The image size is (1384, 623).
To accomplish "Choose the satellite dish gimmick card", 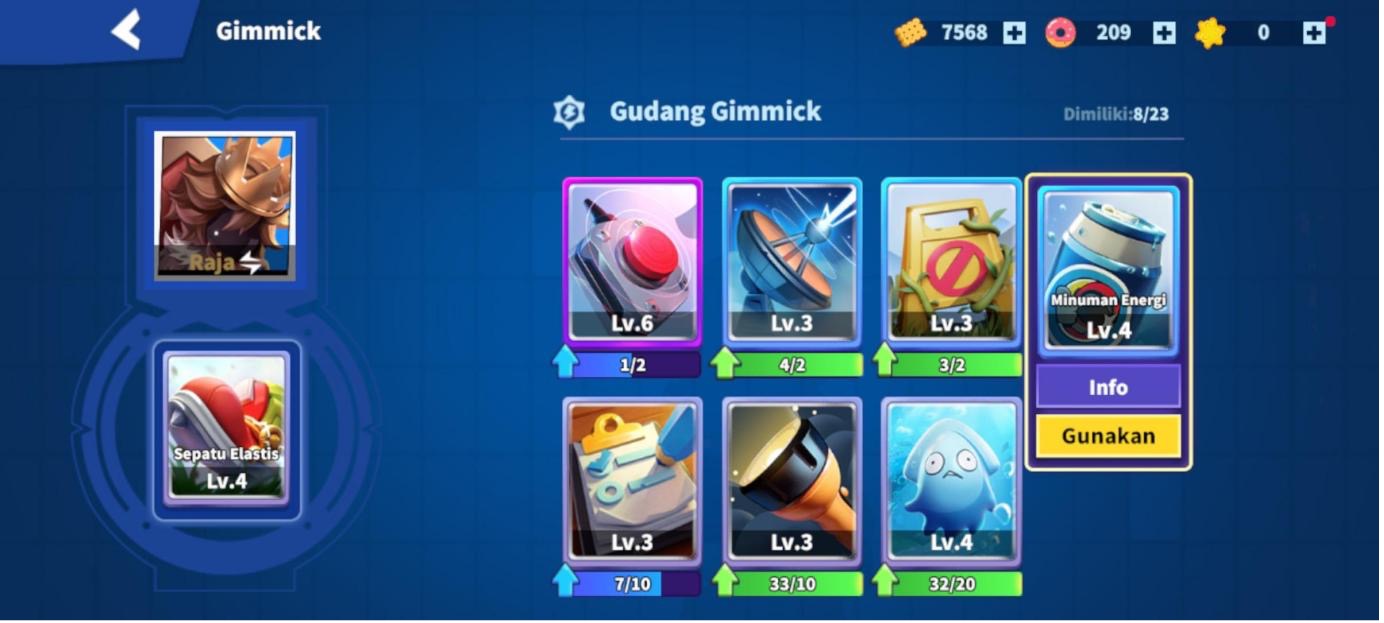I will click(791, 261).
